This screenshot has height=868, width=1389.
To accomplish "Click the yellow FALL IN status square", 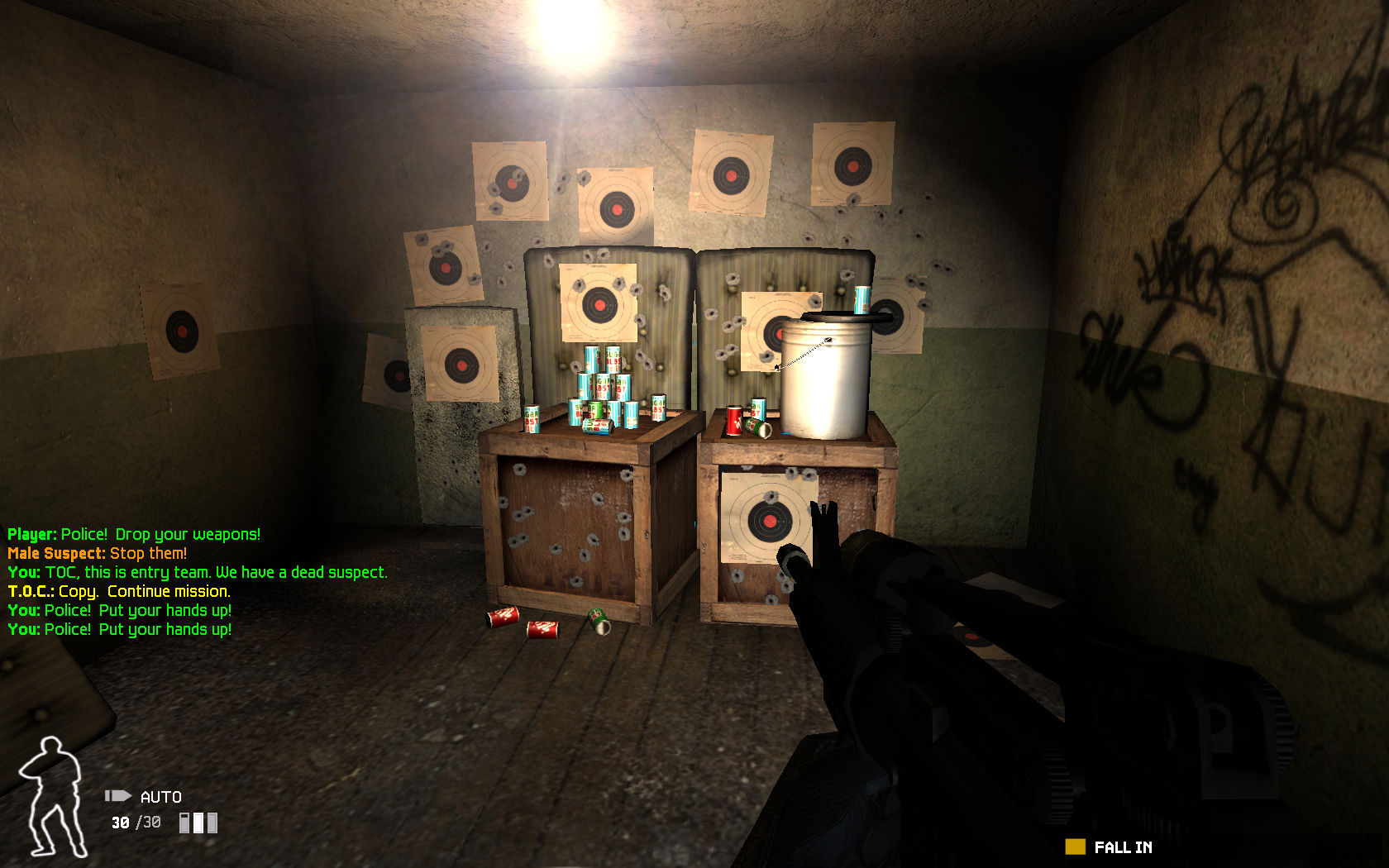I will (x=1075, y=847).
